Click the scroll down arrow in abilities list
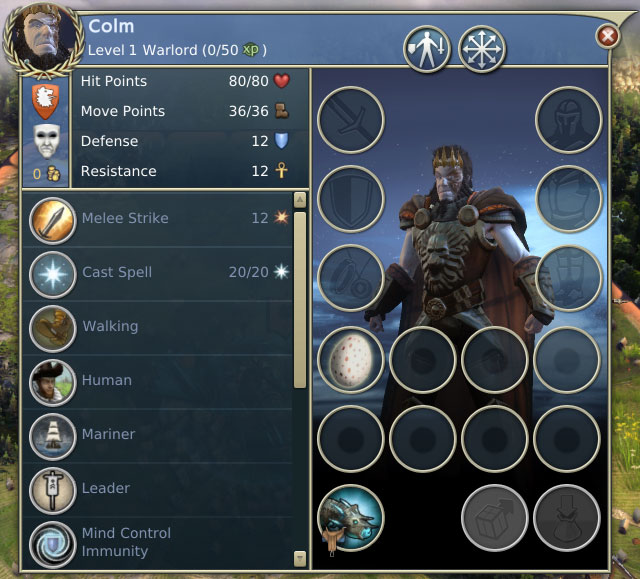This screenshot has width=640, height=579. coord(299,558)
